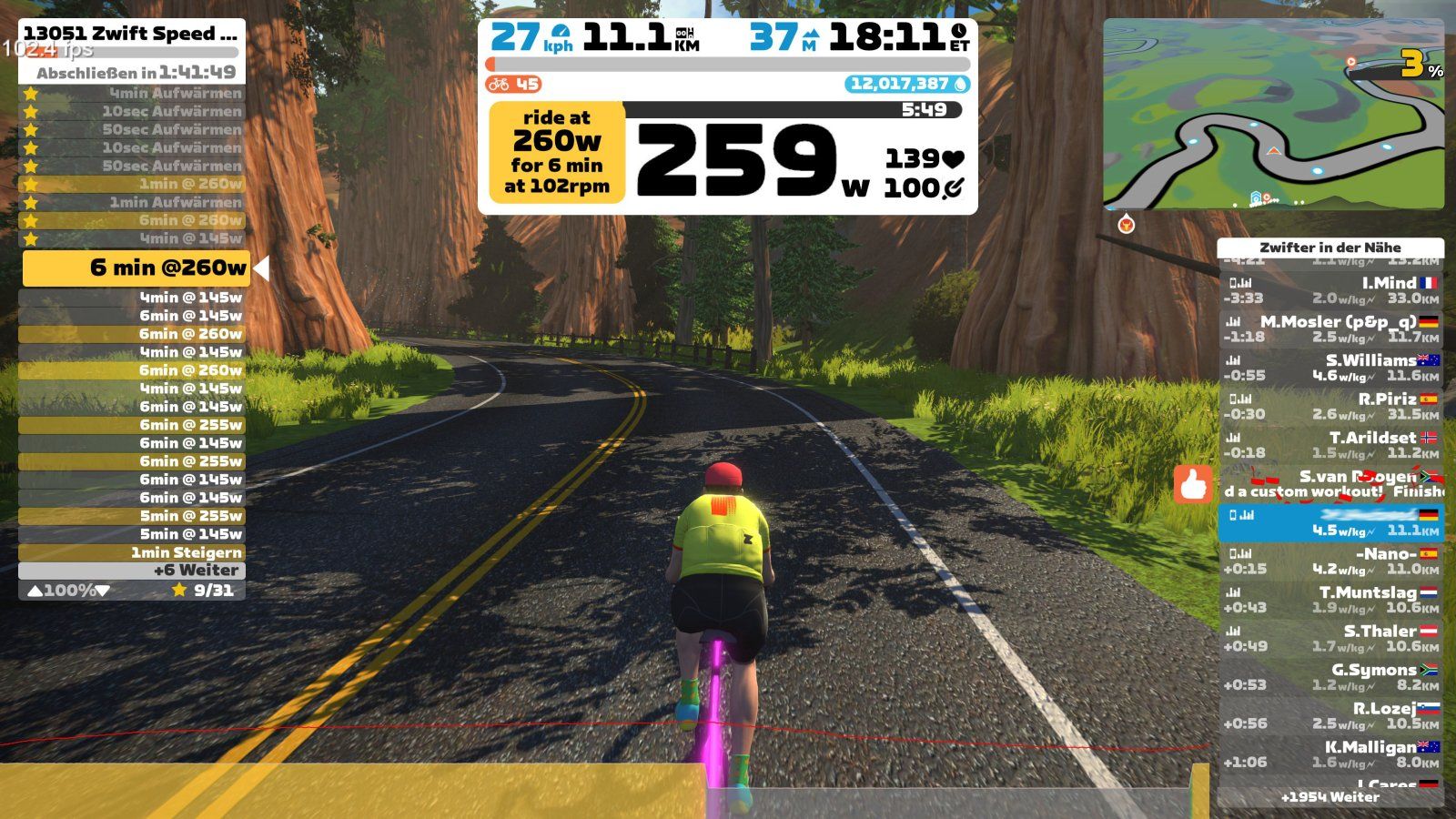The width and height of the screenshot is (1456, 819).
Task: Expand workout steps via +6 Weiter
Action: coord(132,571)
